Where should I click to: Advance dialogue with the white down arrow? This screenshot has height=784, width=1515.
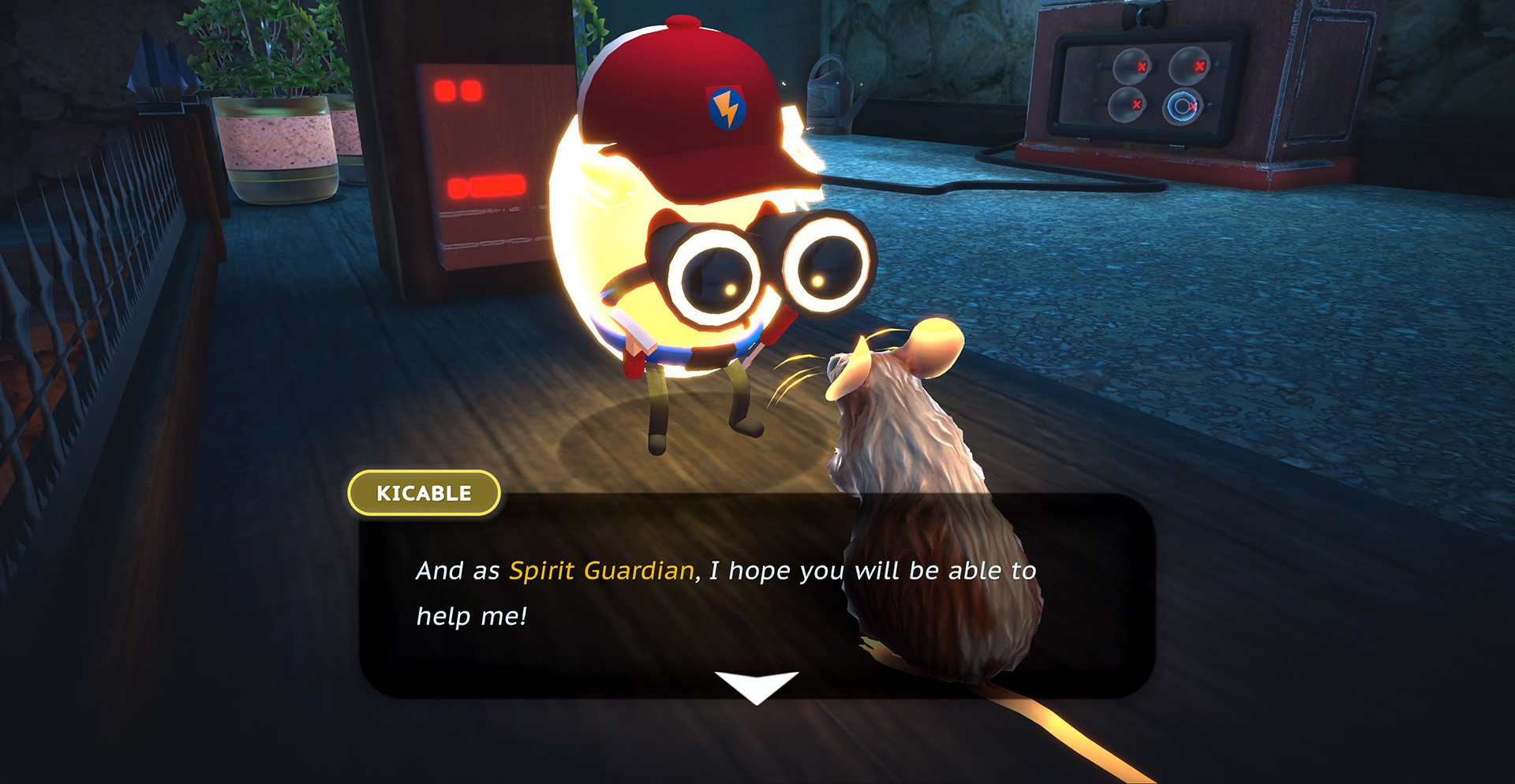pyautogui.click(x=756, y=685)
